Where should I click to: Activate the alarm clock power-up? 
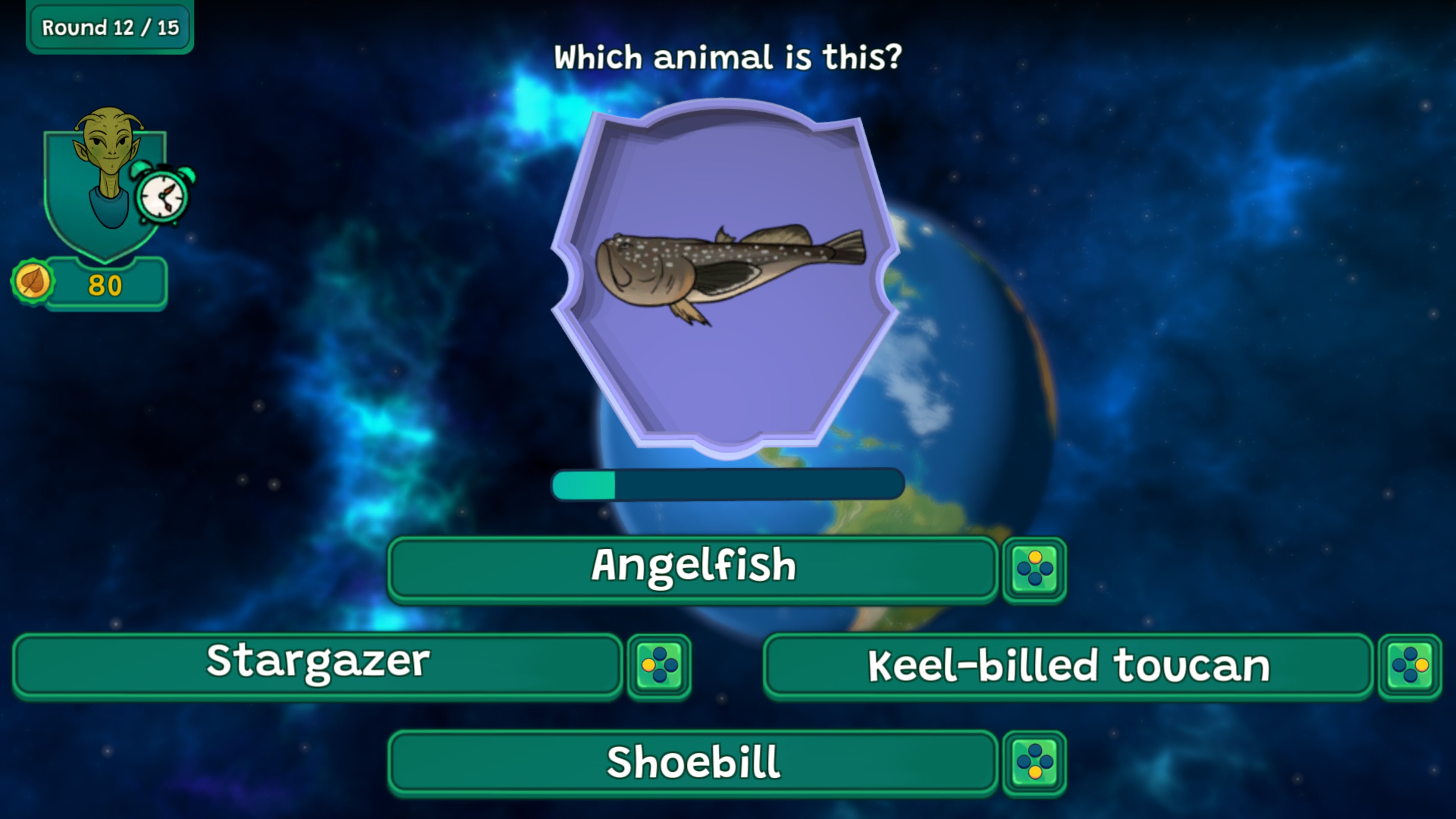[x=163, y=194]
